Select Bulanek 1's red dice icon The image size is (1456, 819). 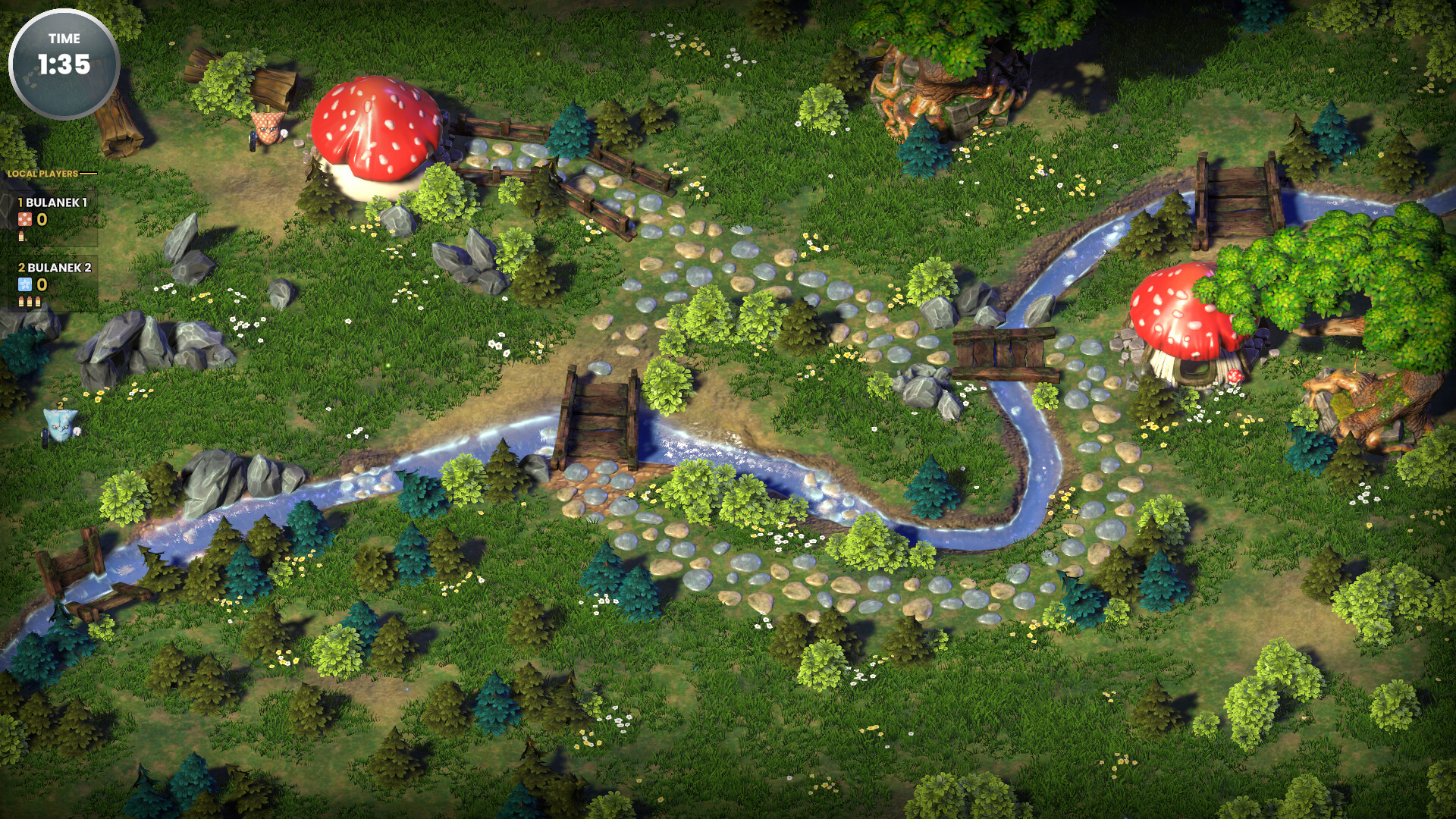24,219
